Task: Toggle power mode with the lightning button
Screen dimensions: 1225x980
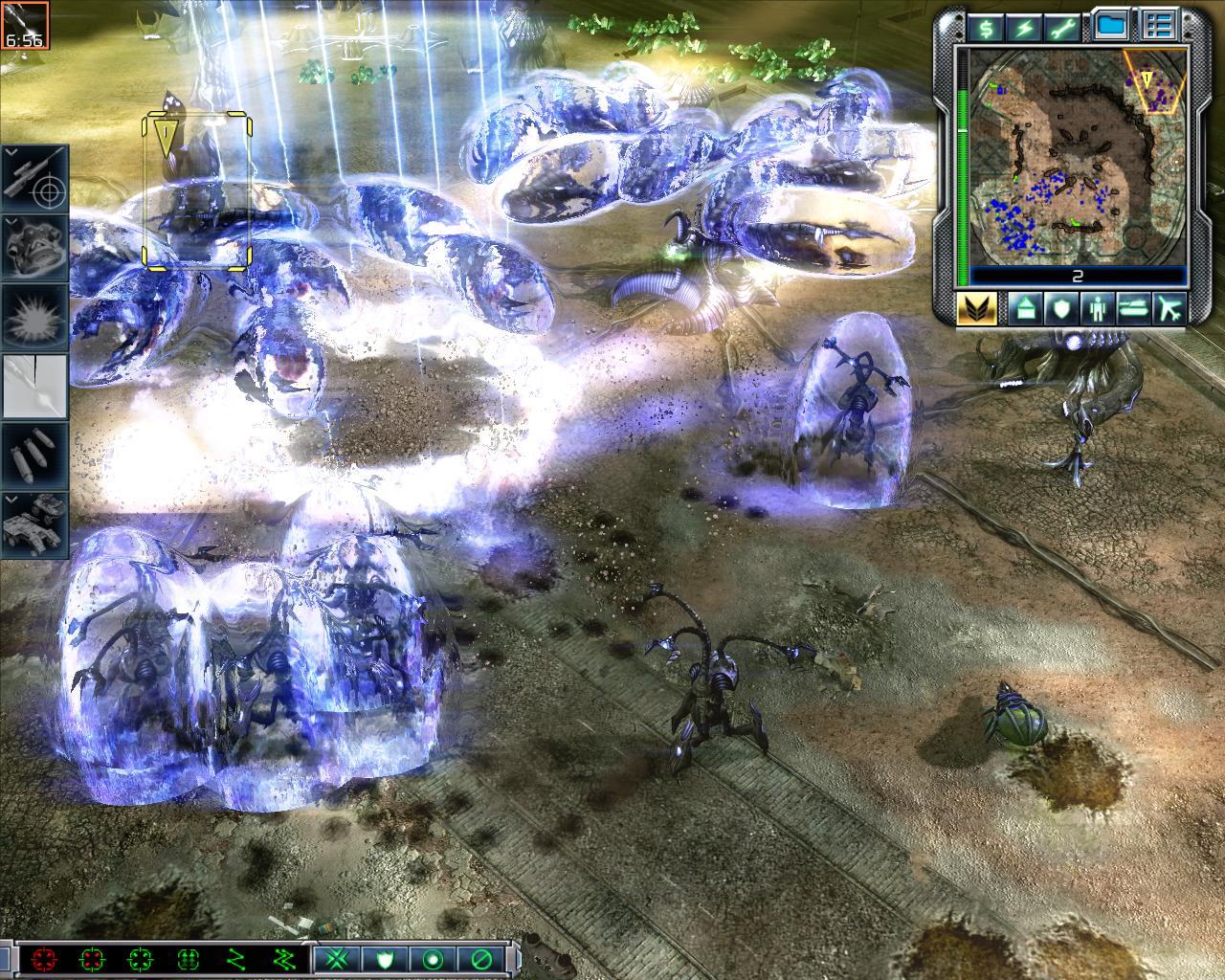Action: pos(1026,28)
